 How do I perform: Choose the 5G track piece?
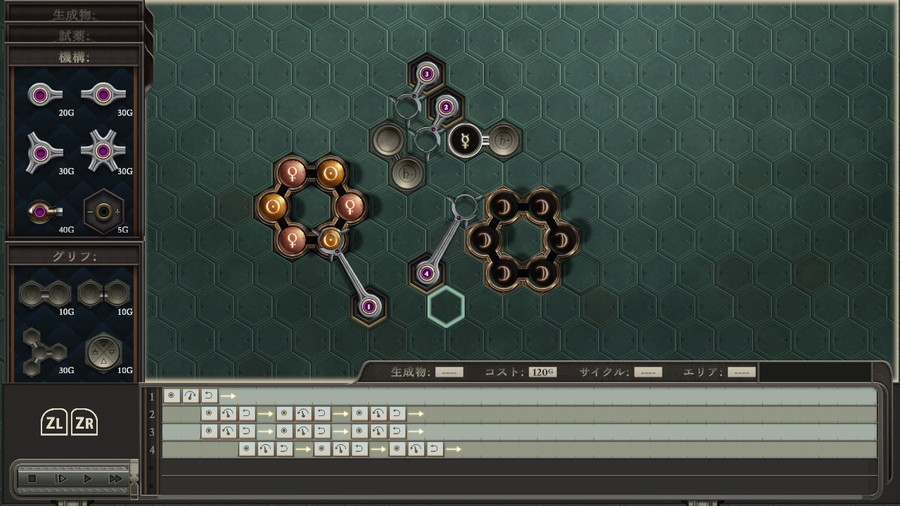click(102, 211)
